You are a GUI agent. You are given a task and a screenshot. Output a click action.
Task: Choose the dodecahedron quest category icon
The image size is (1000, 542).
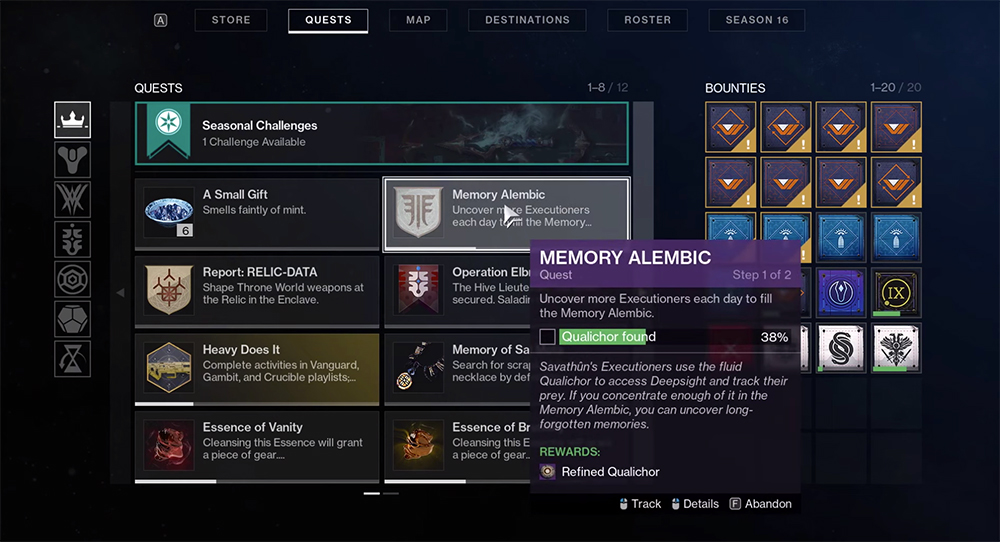click(x=72, y=319)
